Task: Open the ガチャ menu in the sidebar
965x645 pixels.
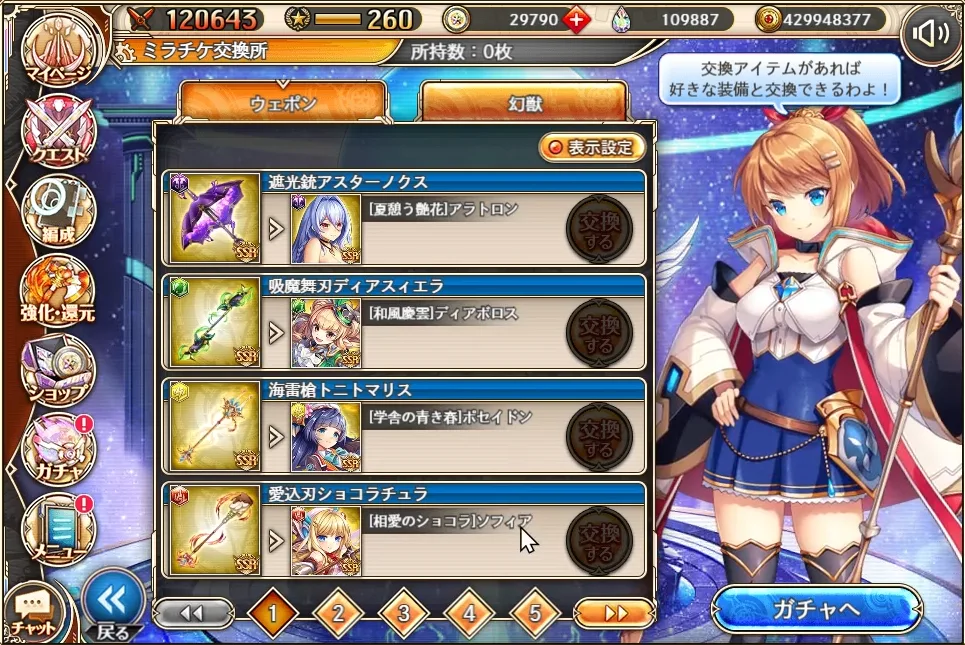Action: 59,449
